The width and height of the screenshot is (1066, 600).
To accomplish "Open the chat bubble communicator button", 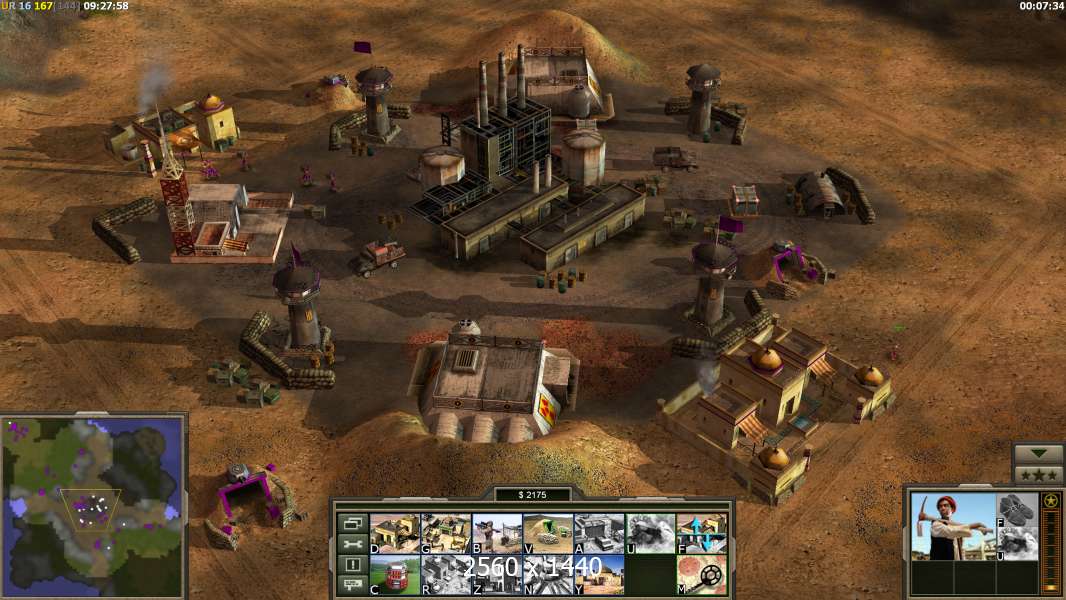I will (x=352, y=585).
